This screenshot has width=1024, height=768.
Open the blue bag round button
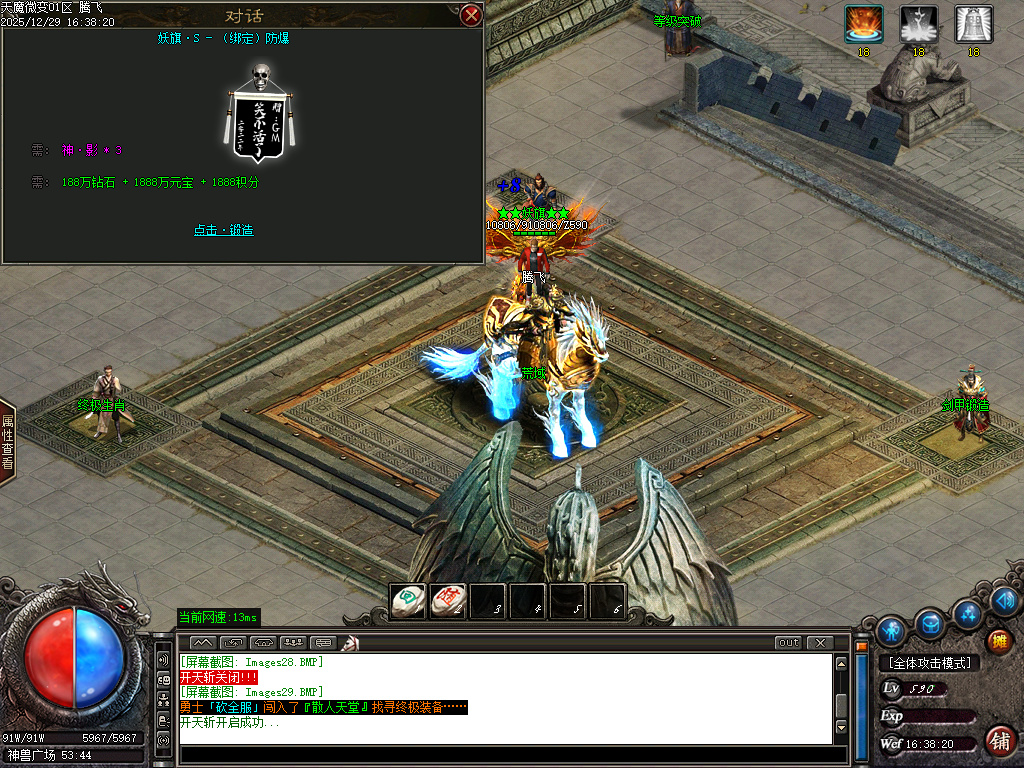click(x=931, y=623)
